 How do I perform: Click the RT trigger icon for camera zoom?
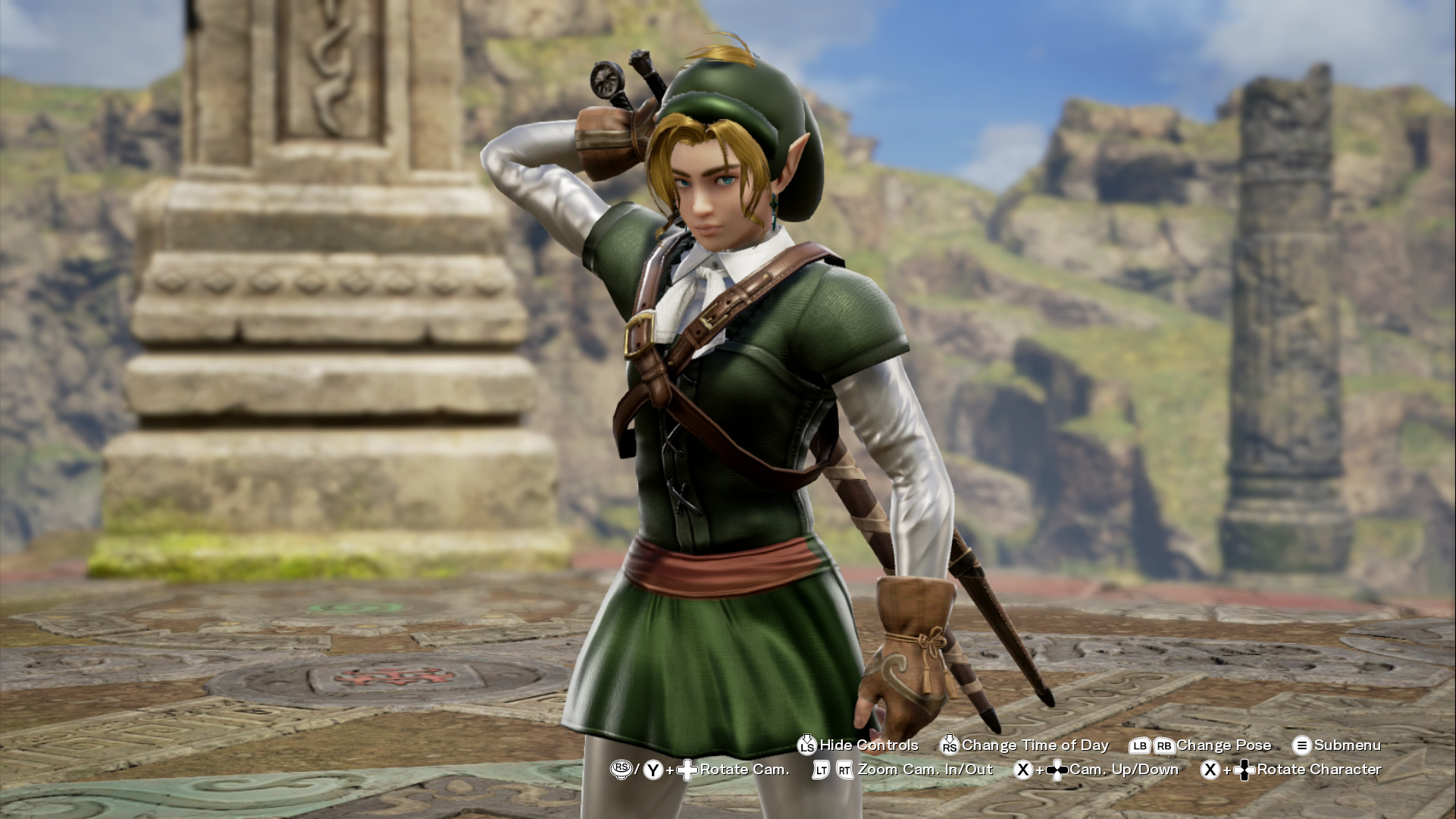coord(843,770)
